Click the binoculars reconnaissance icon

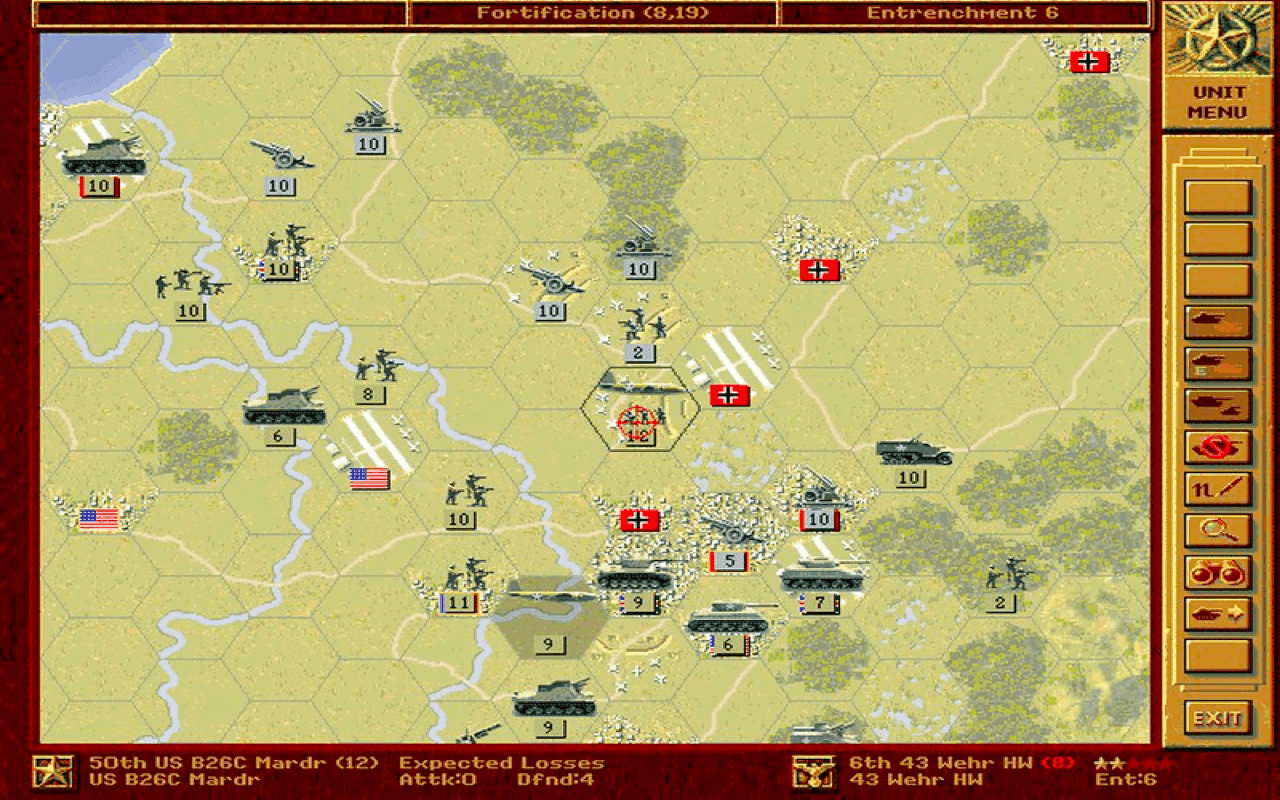[x=1216, y=571]
